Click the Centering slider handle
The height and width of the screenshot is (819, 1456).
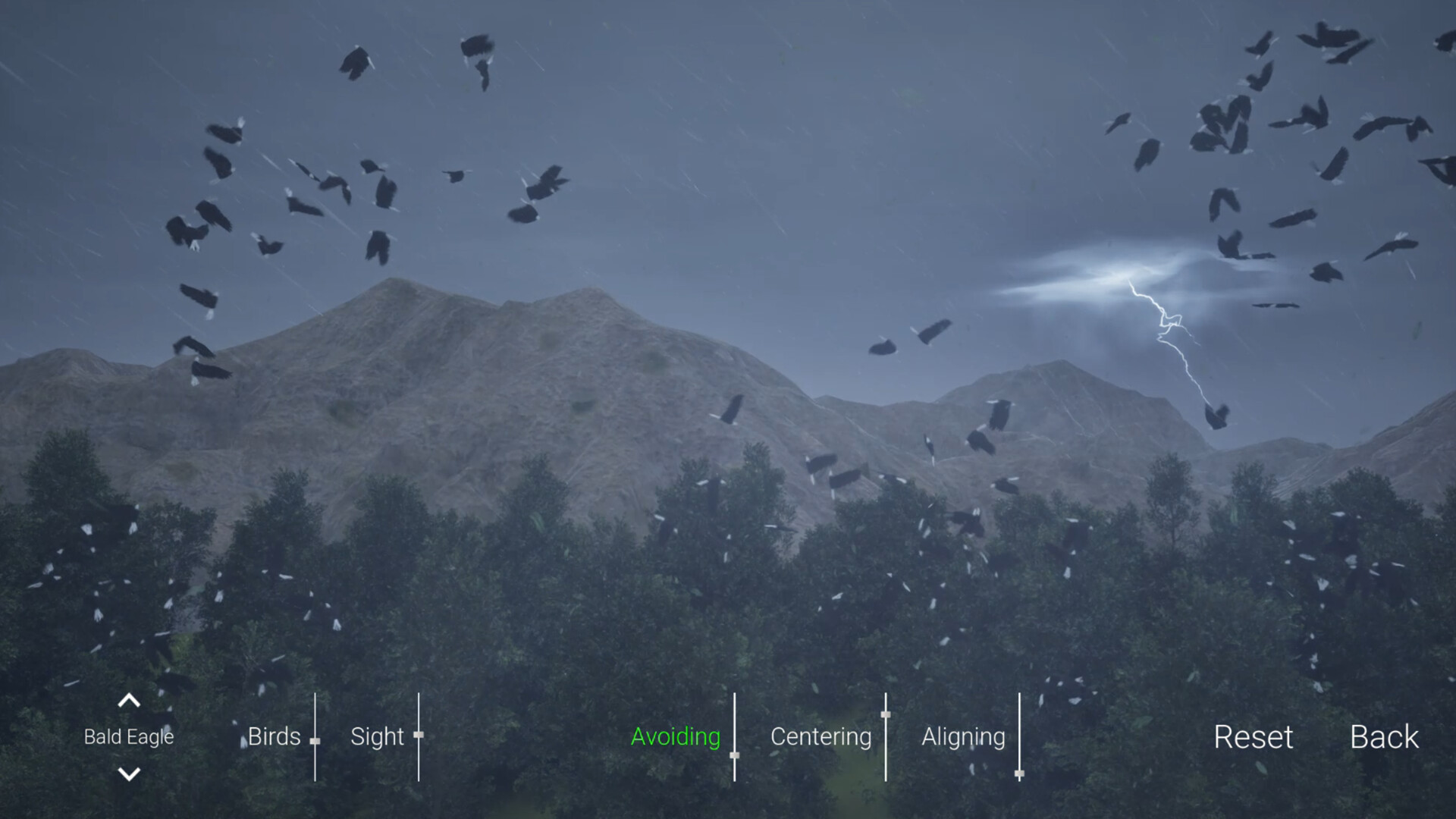coord(886,713)
